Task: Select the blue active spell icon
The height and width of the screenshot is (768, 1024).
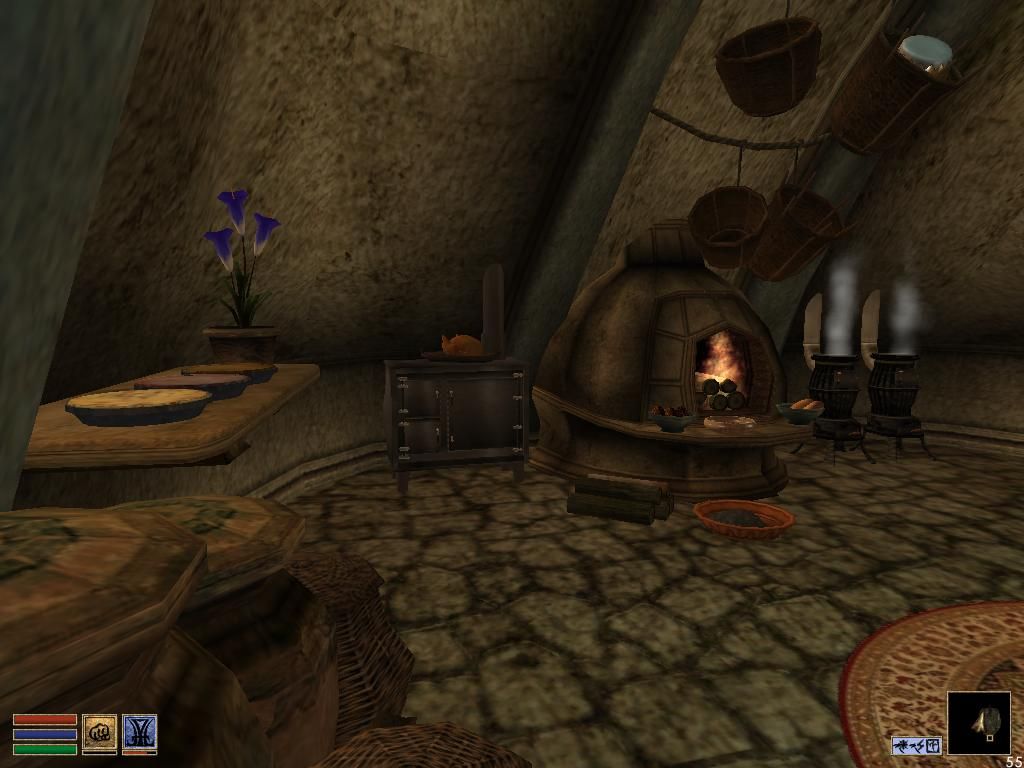Action: (139, 733)
